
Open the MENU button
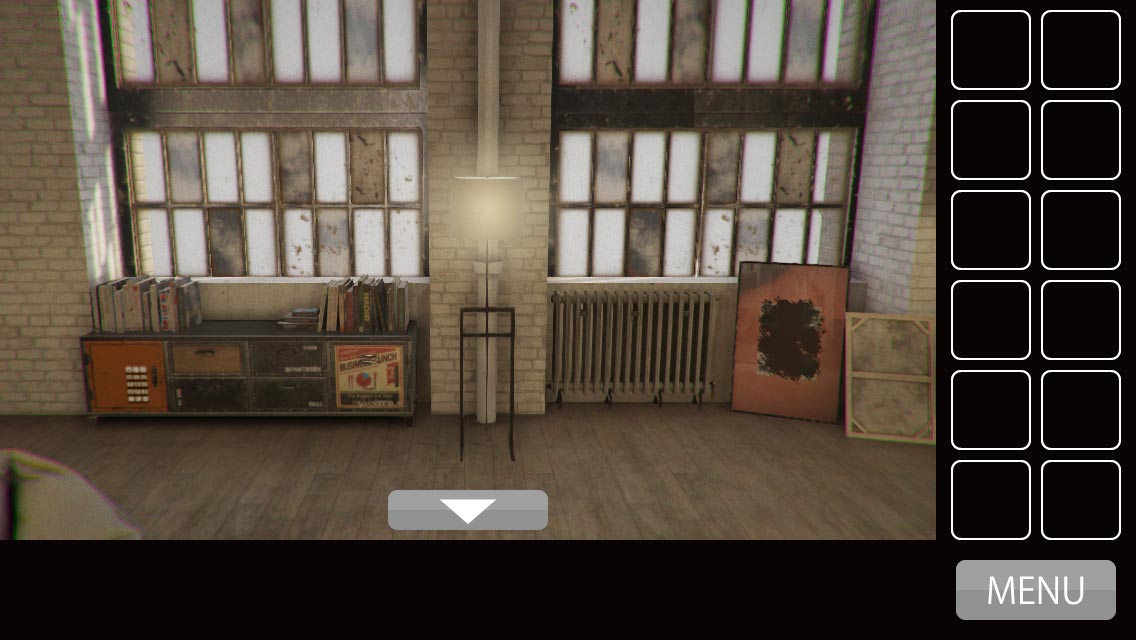pyautogui.click(x=1035, y=590)
